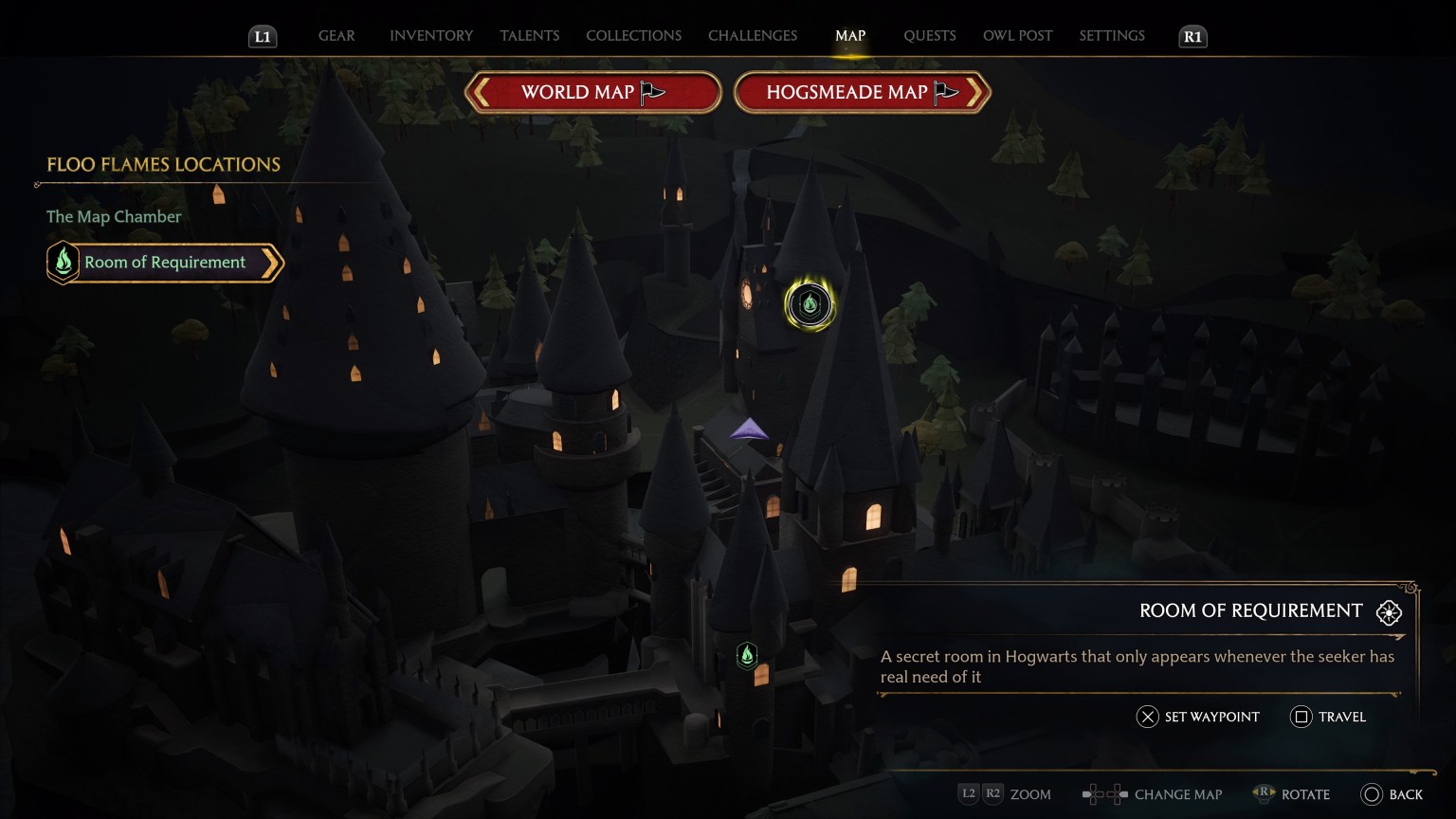Screen dimensions: 1456x819
Task: Open the Inventory screen
Action: (x=431, y=35)
